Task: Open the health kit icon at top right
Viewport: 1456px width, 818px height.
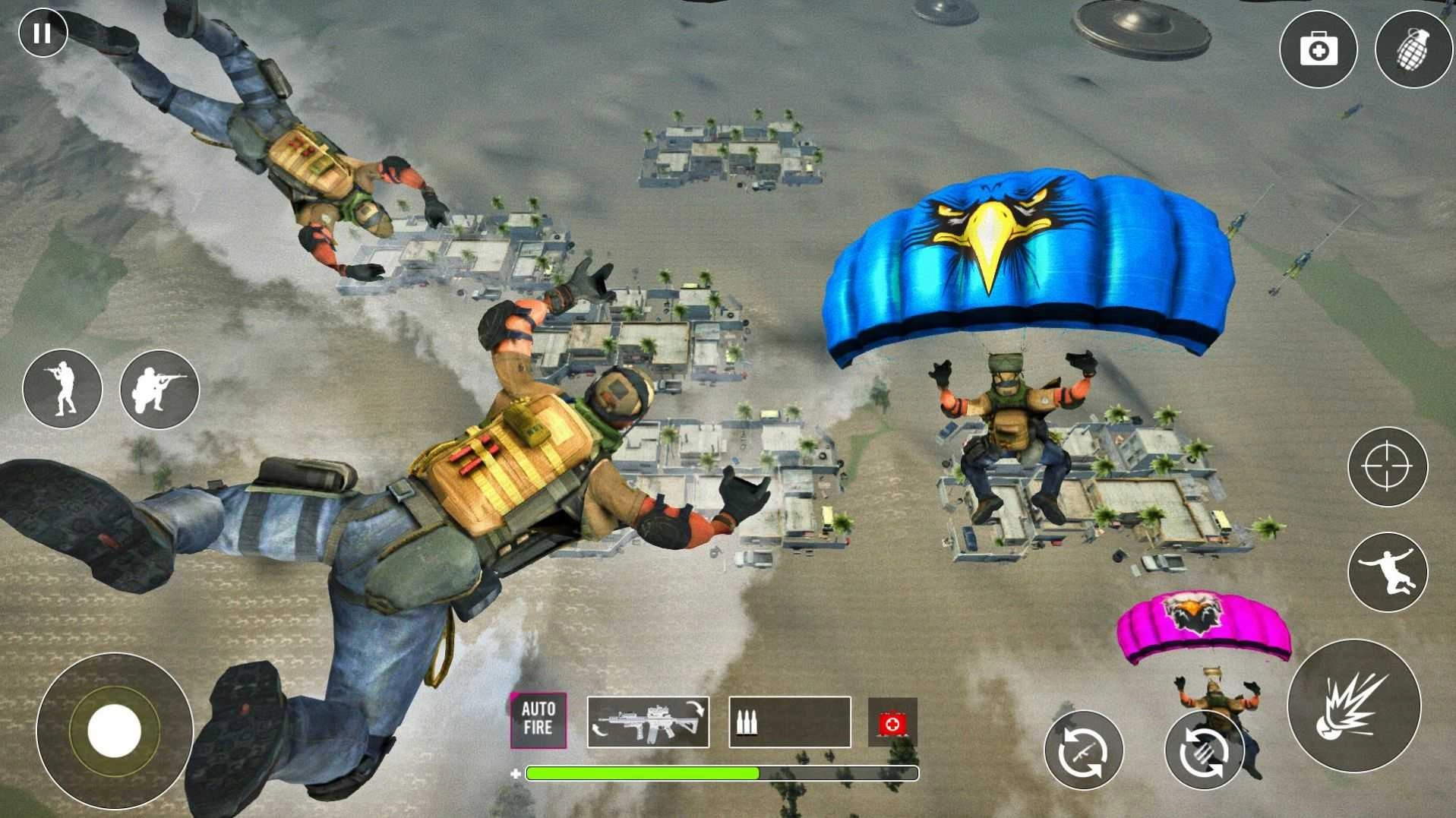Action: (x=1319, y=48)
